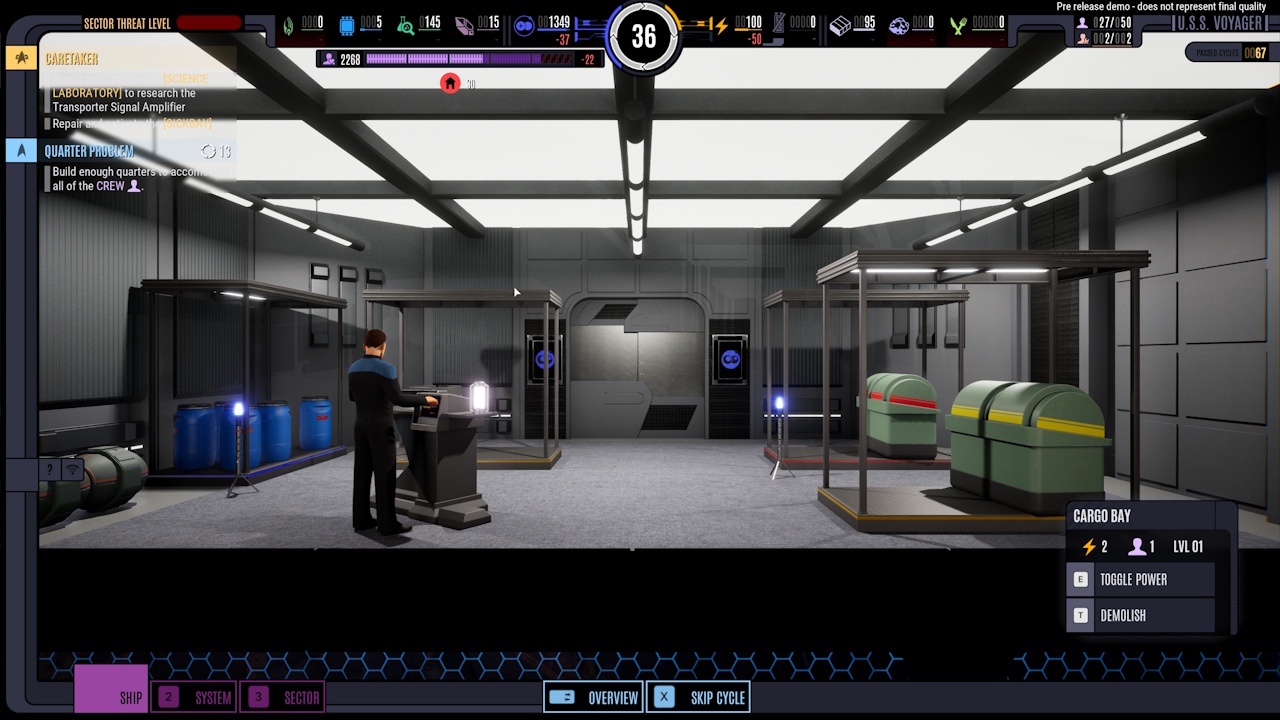The height and width of the screenshot is (720, 1280).
Task: Click the green biomatter resource icon
Action: [288, 23]
